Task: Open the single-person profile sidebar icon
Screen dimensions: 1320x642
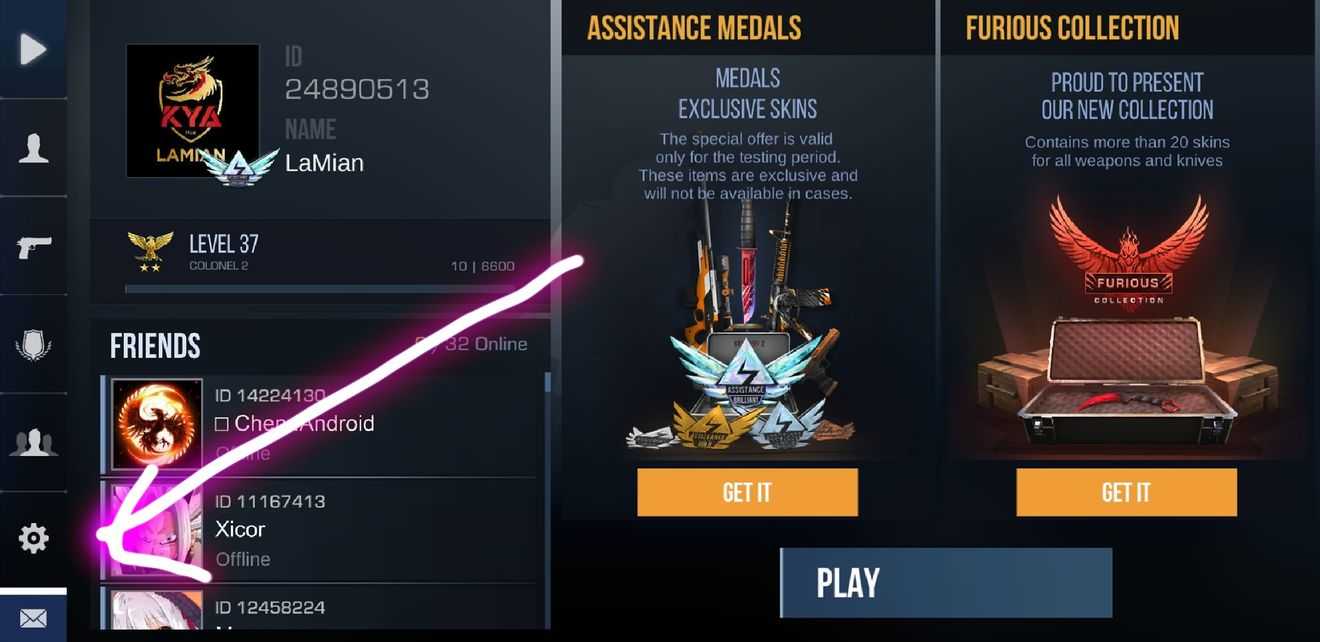Action: (x=33, y=148)
